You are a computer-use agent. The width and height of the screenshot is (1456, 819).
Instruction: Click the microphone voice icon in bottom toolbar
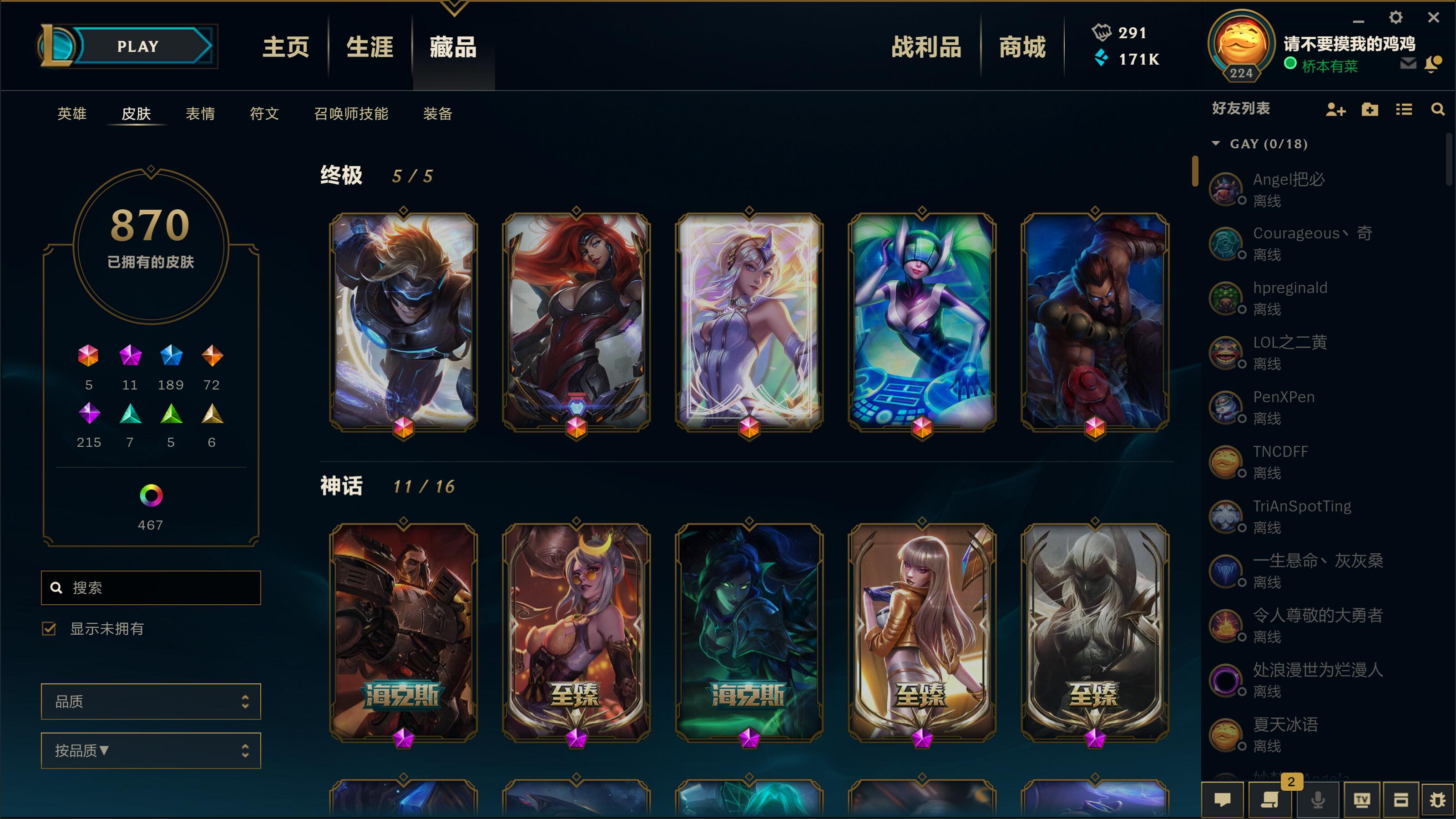1318,801
